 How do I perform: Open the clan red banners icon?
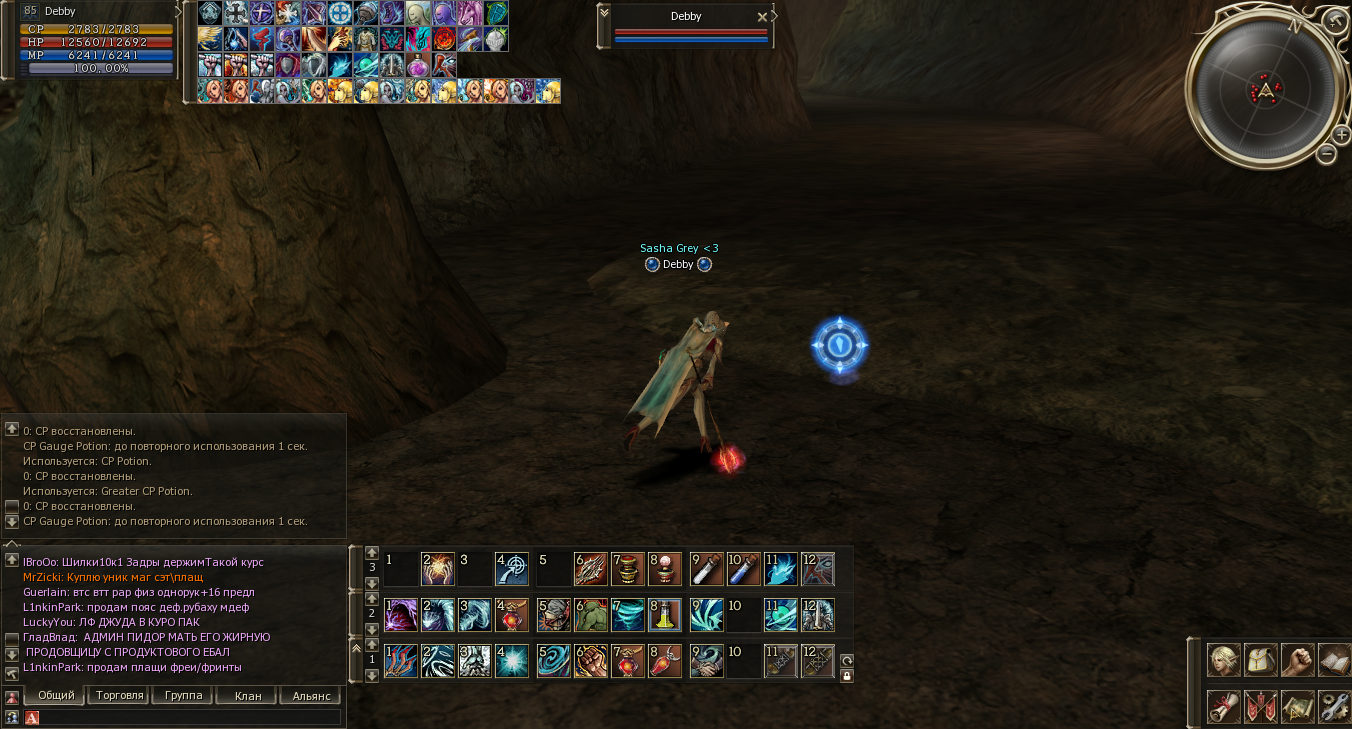1260,705
